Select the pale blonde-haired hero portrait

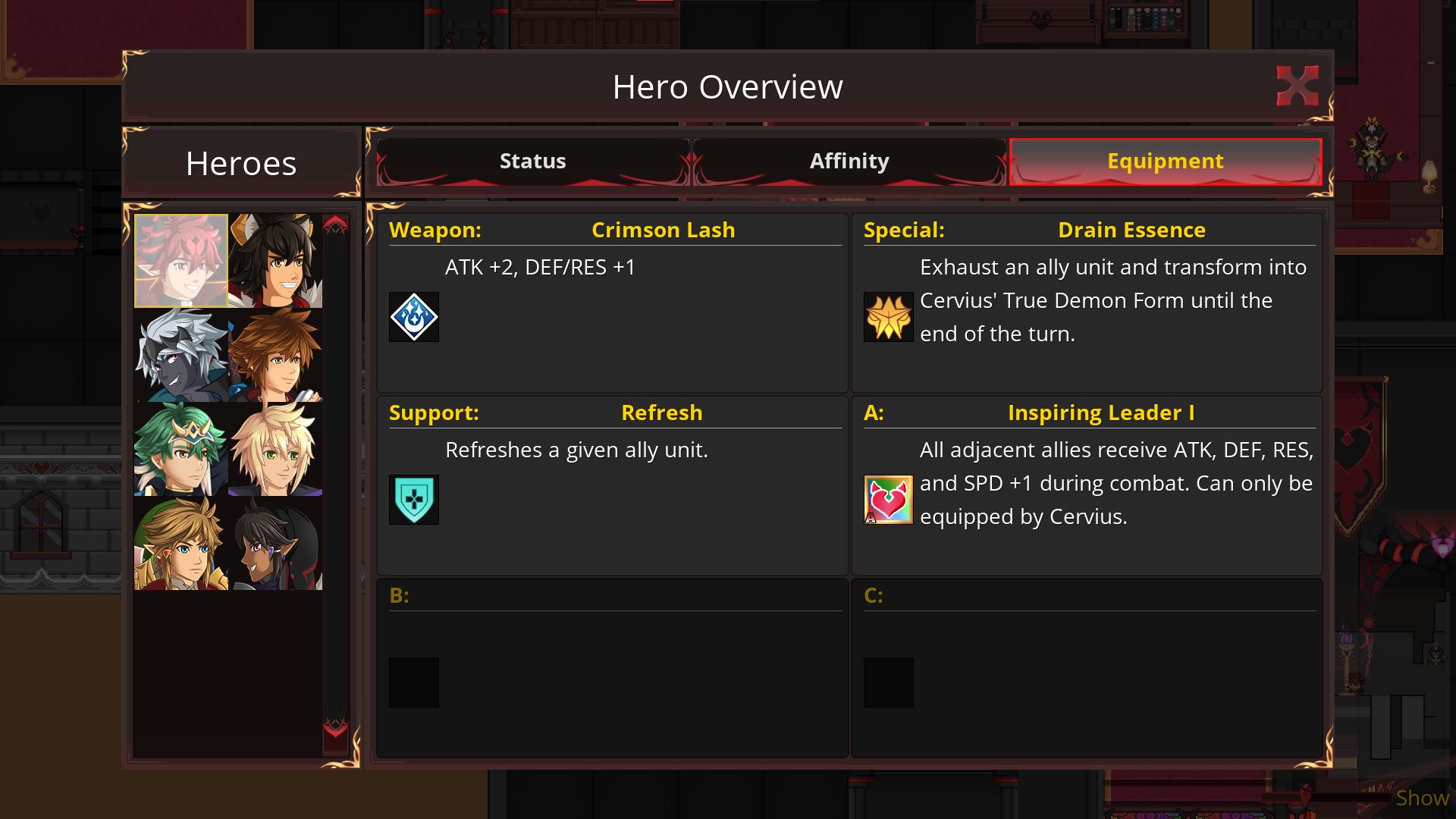[275, 449]
